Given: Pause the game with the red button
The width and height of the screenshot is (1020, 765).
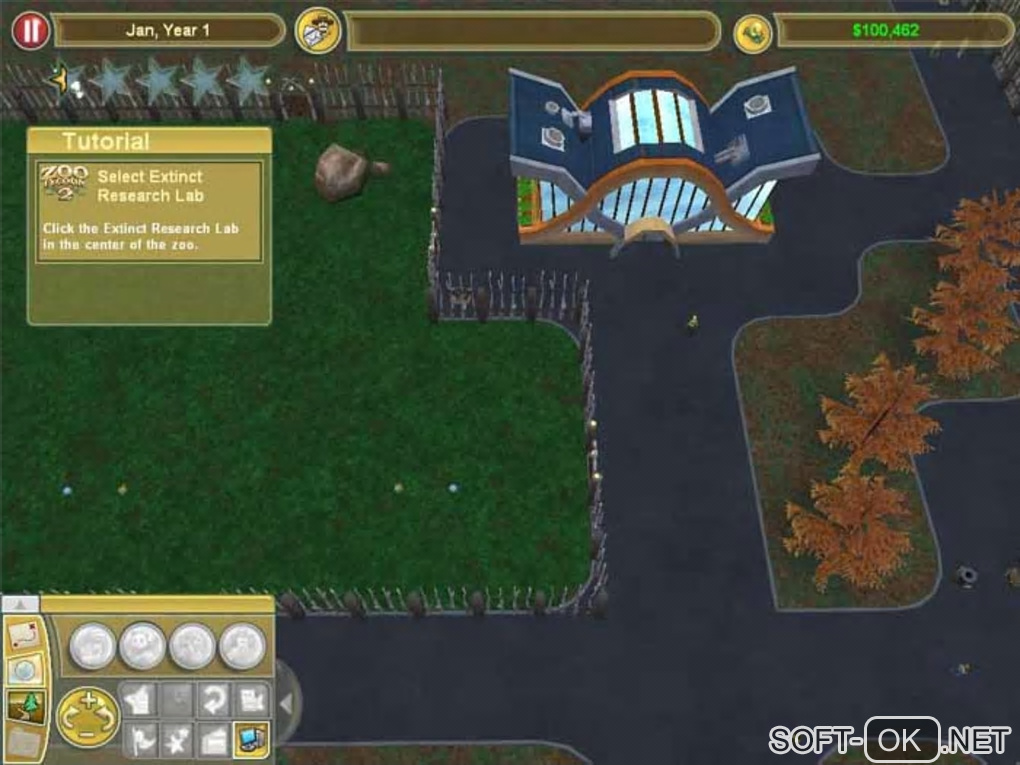Looking at the screenshot, I should 30,30.
